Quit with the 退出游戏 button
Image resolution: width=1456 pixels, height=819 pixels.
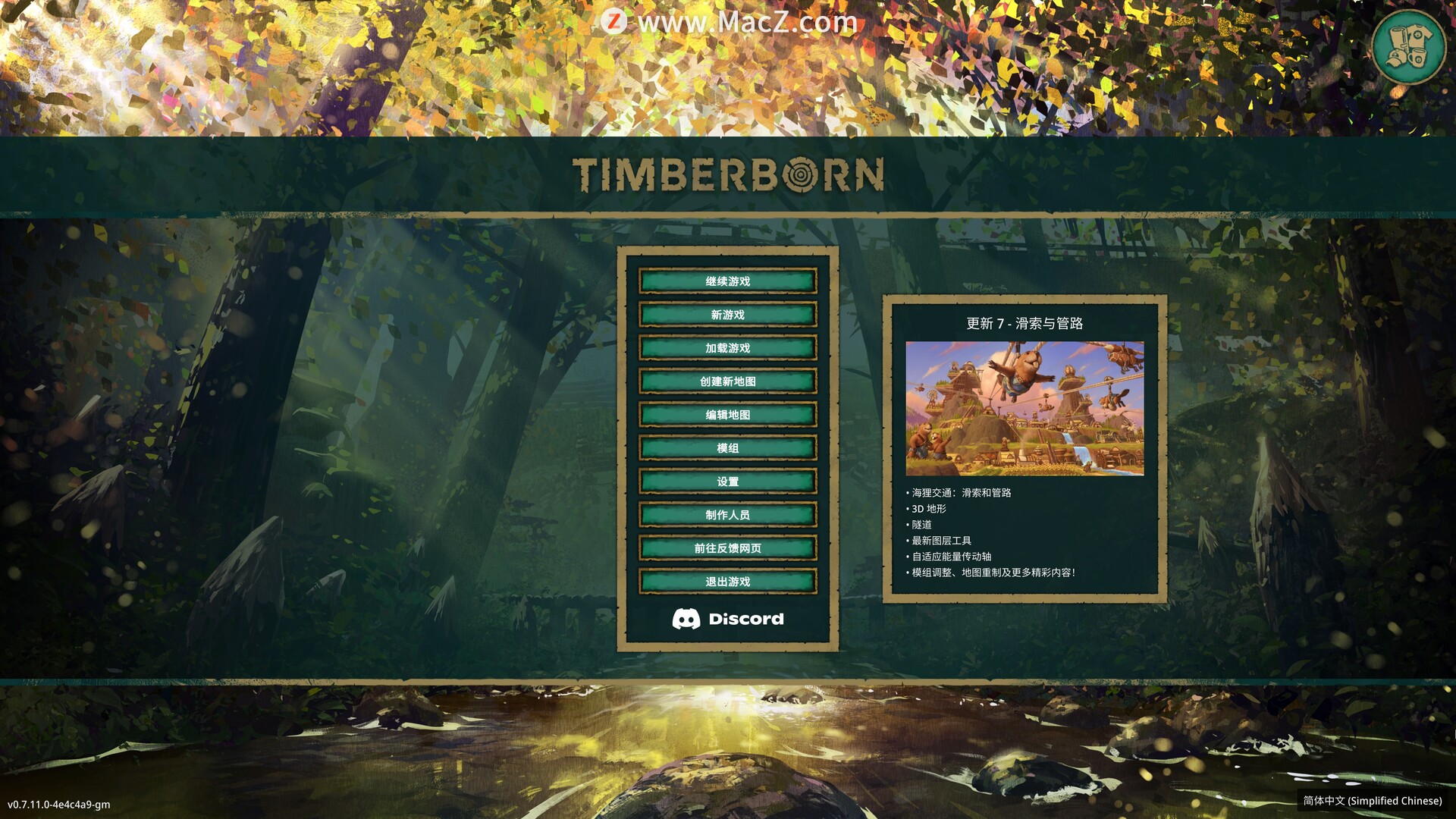pos(727,582)
